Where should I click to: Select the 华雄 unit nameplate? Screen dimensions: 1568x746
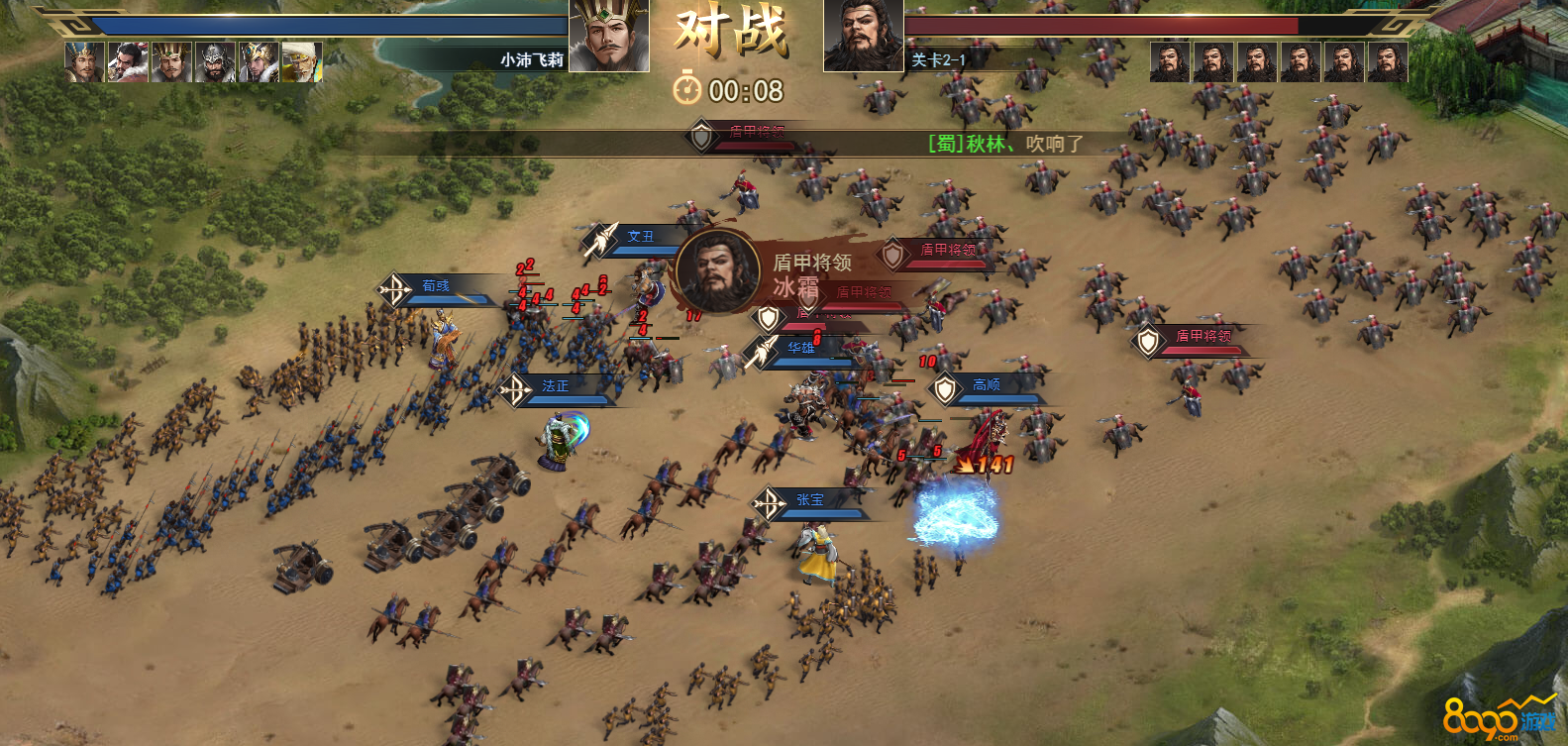[800, 348]
